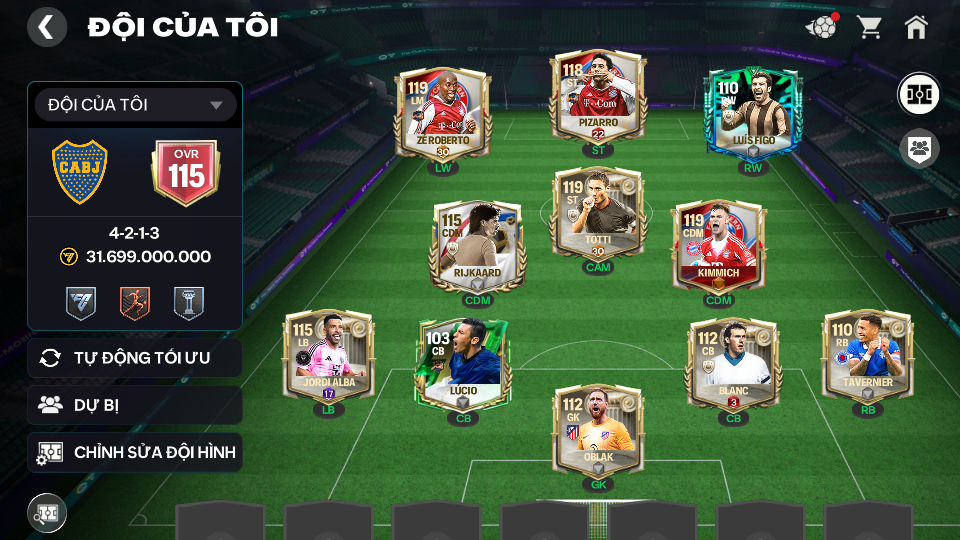
Task: Select the Luís Figo RW card
Action: click(753, 112)
